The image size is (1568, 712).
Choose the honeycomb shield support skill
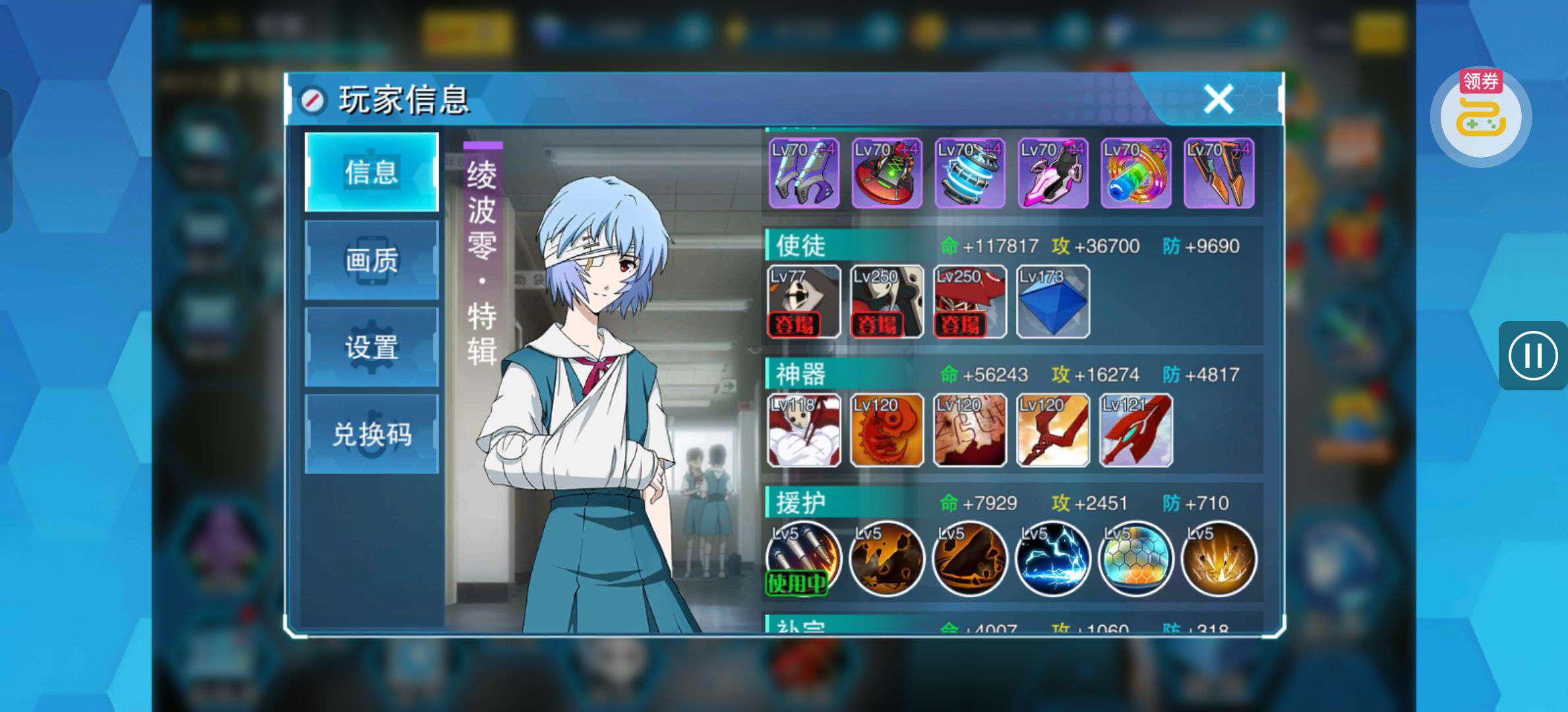pos(1135,559)
